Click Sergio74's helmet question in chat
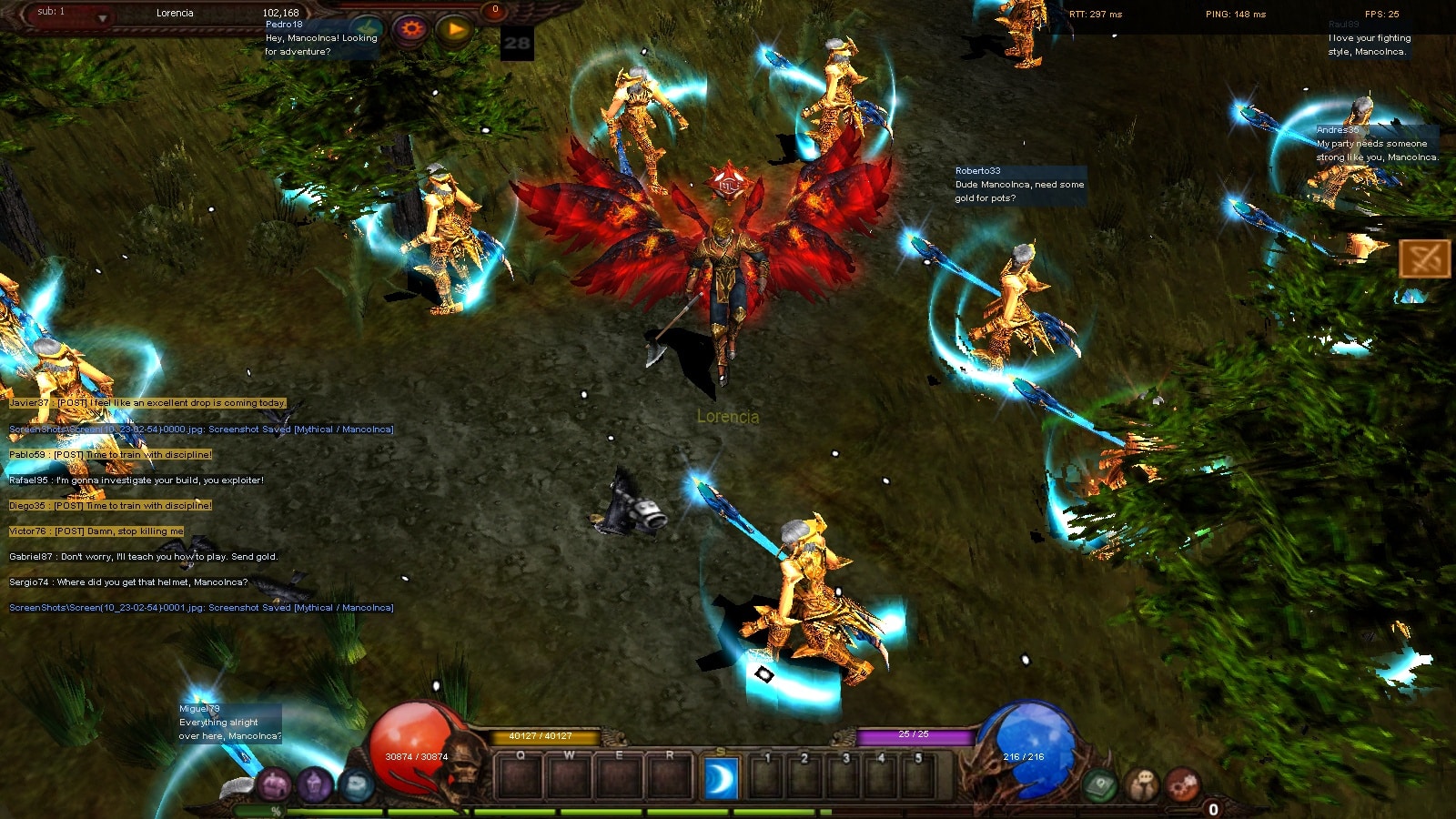The height and width of the screenshot is (819, 1456). click(128, 582)
